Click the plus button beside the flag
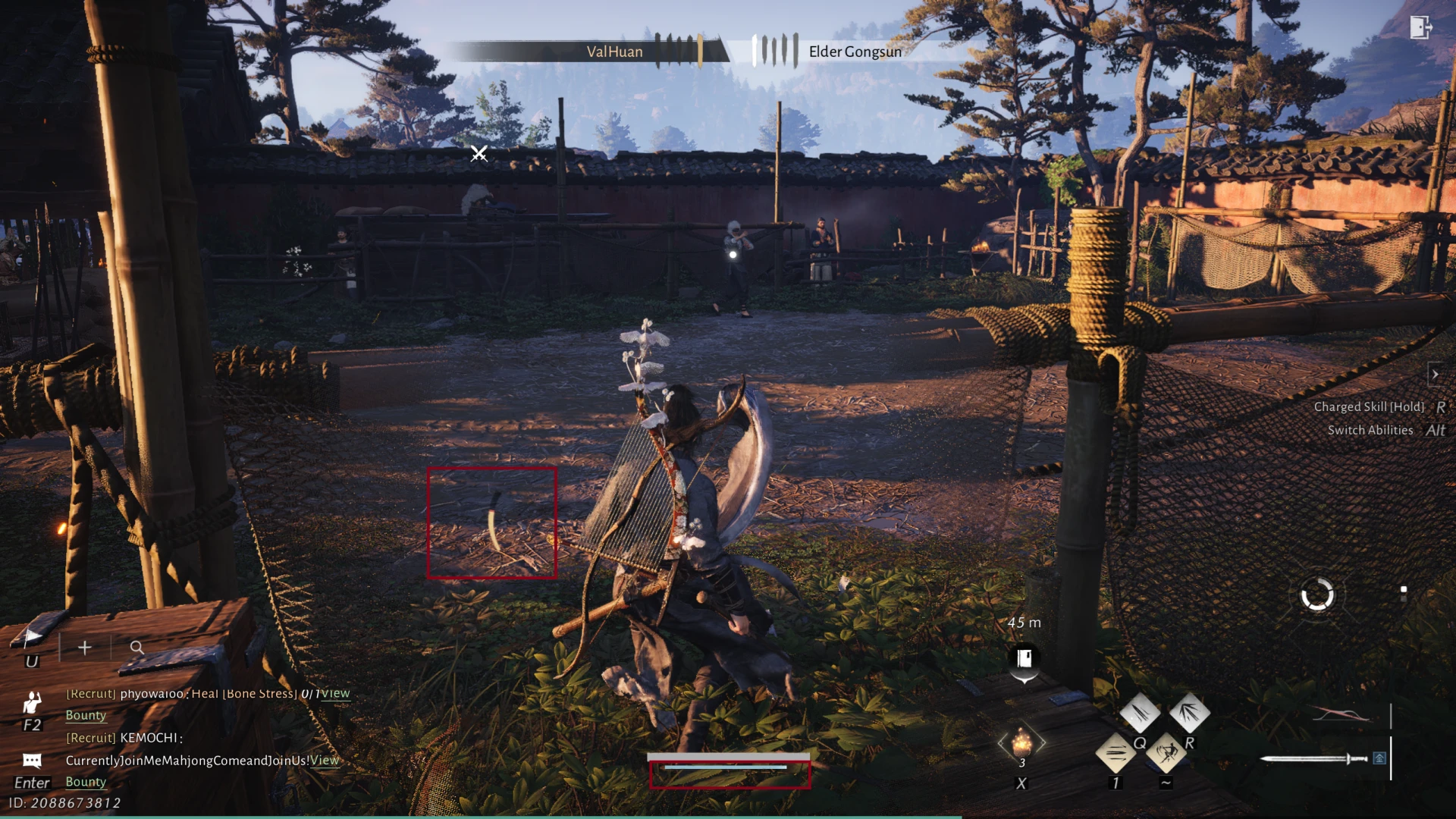The width and height of the screenshot is (1456, 819). coord(85,648)
